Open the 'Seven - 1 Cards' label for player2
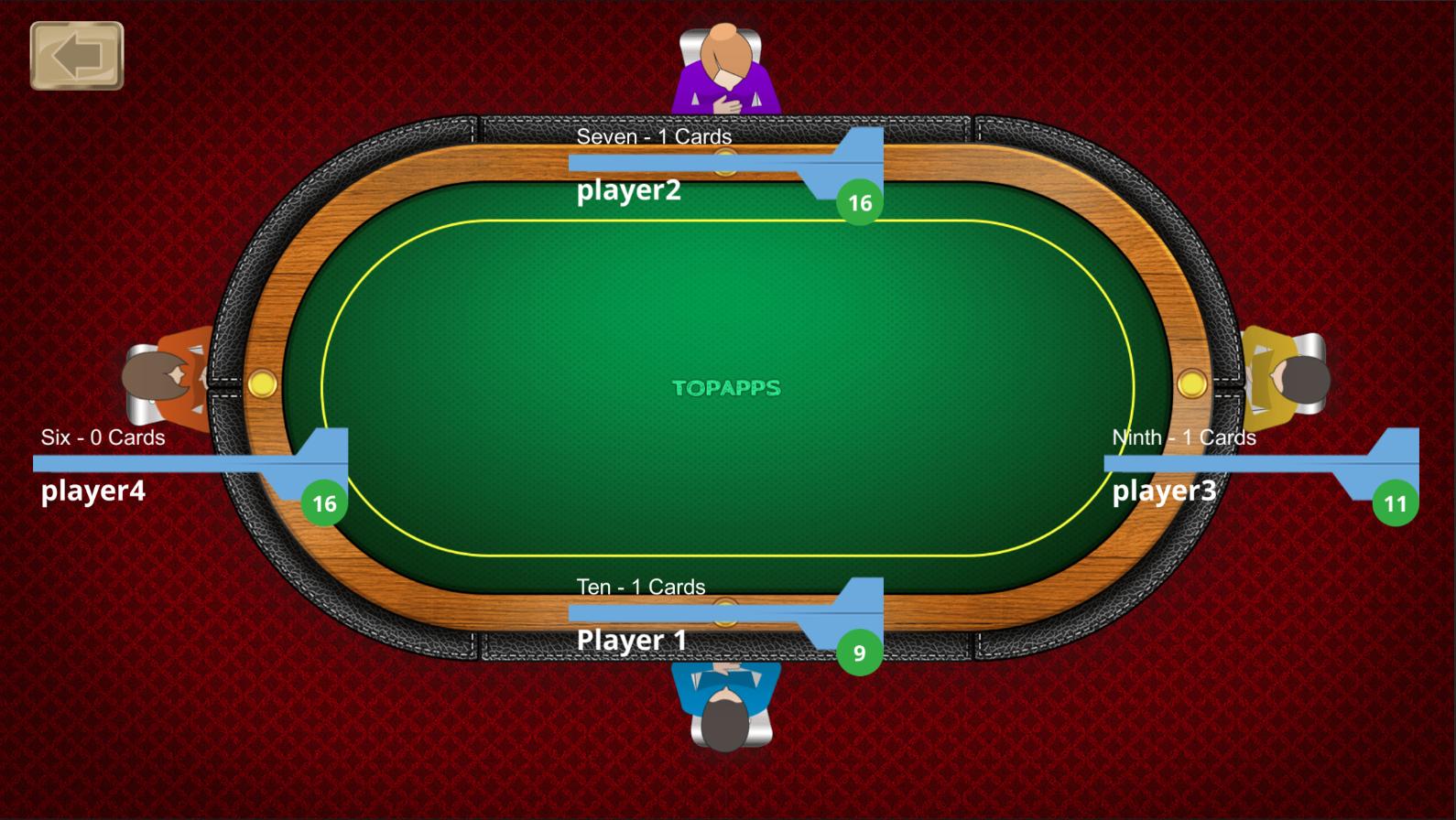 click(x=656, y=135)
